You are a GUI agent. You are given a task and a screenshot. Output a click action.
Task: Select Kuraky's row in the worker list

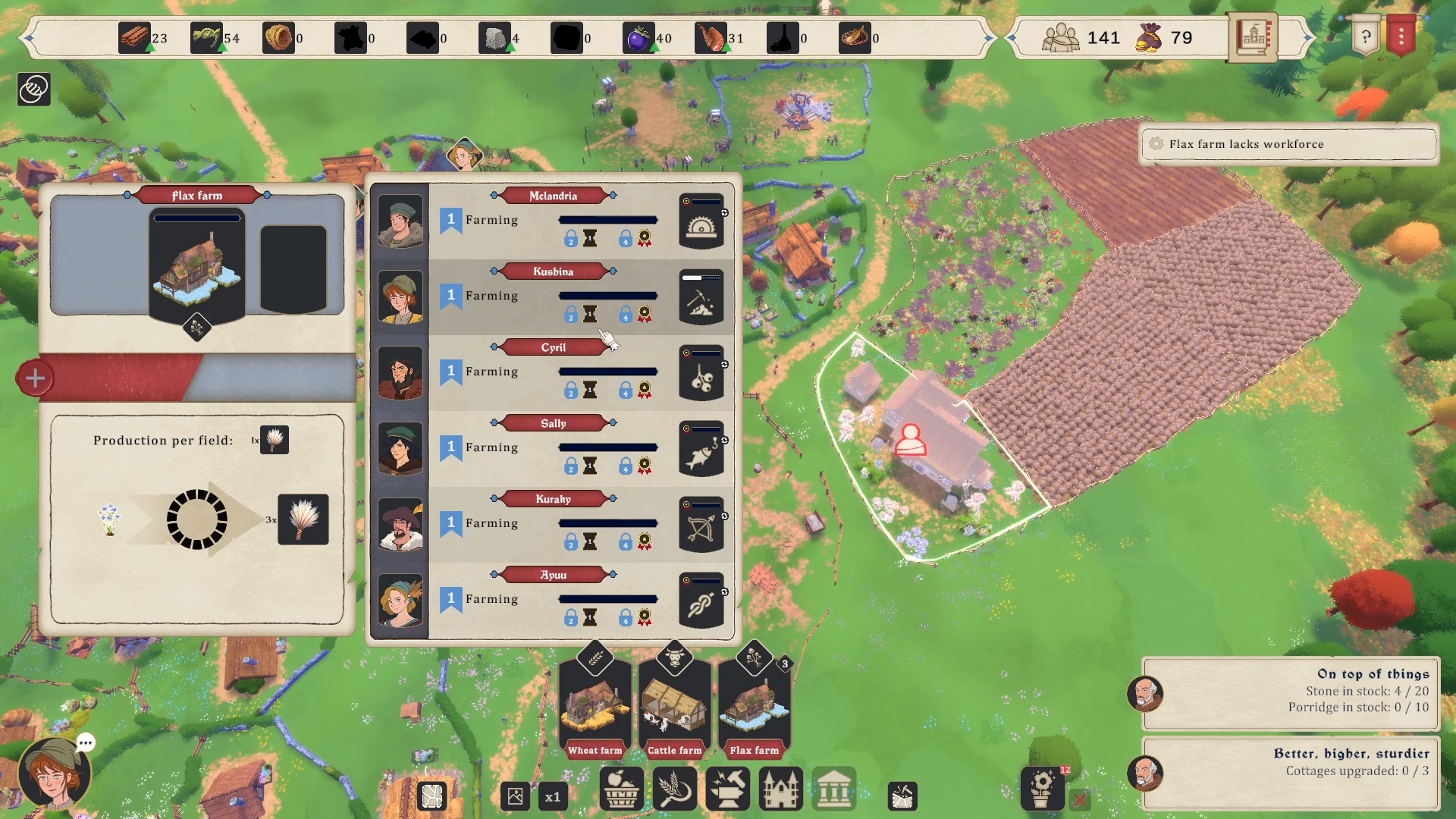[x=553, y=524]
